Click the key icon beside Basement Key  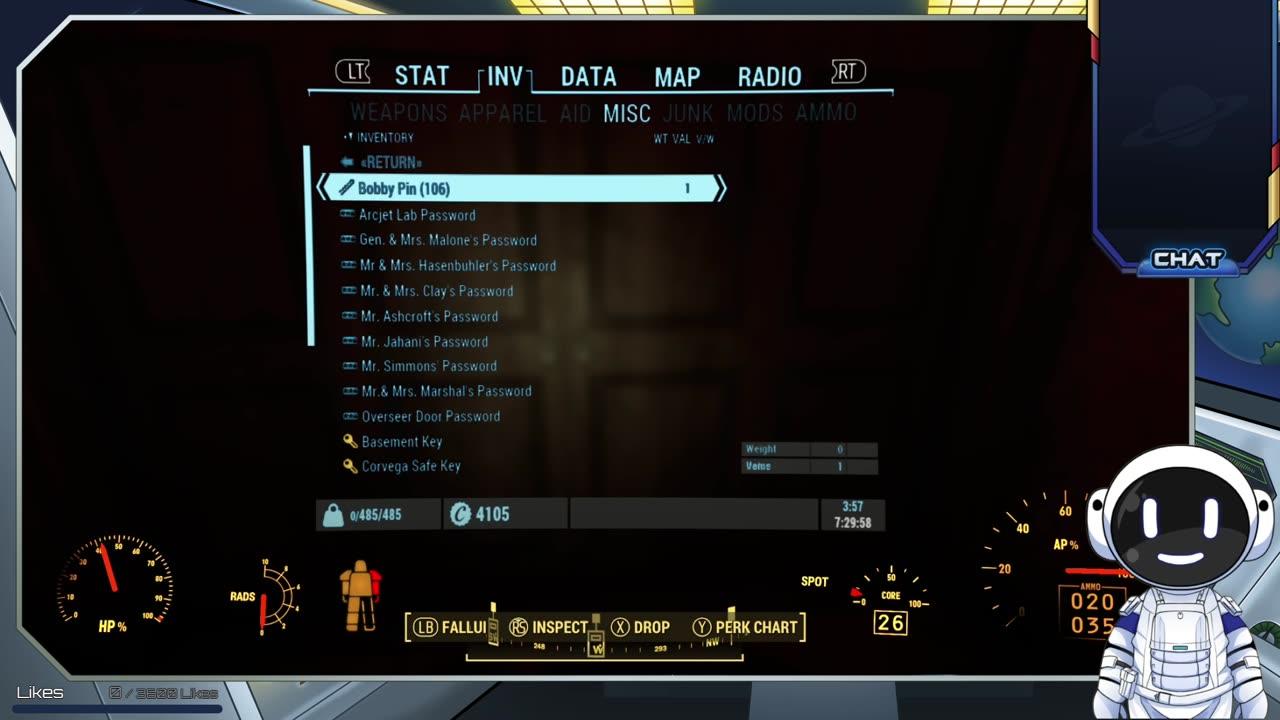(x=352, y=441)
